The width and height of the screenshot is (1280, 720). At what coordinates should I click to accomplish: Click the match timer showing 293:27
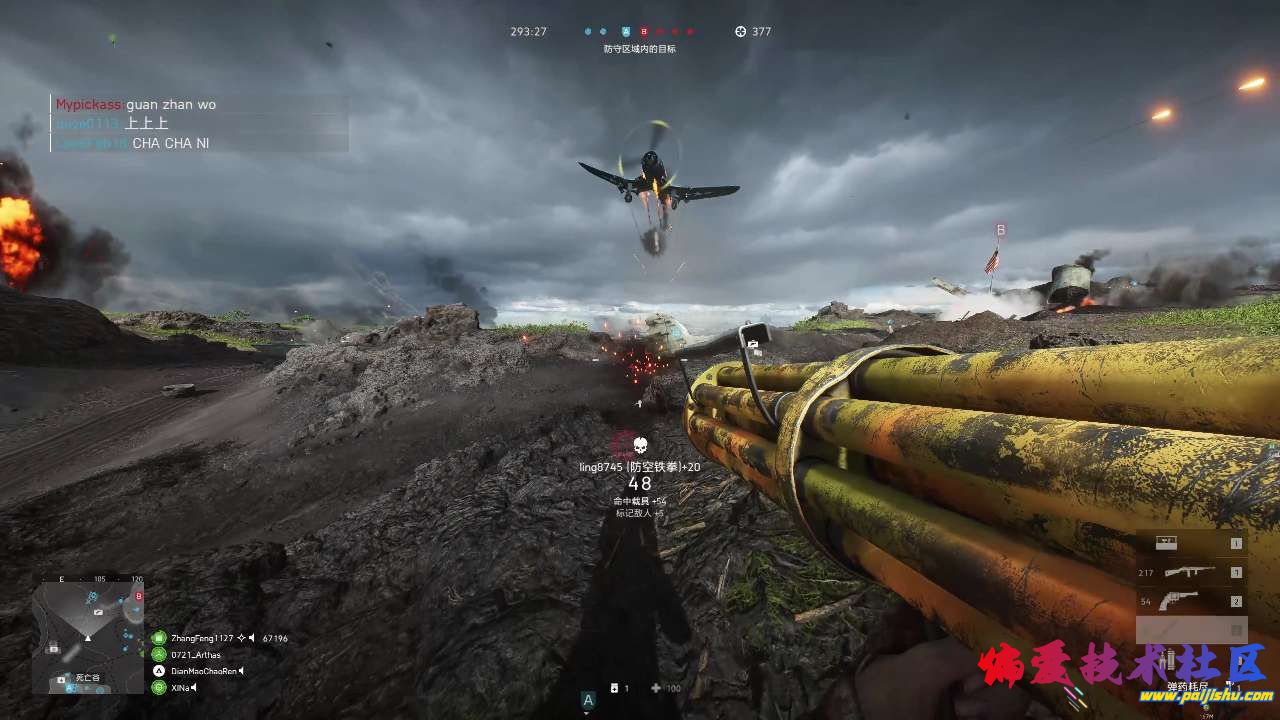[530, 31]
